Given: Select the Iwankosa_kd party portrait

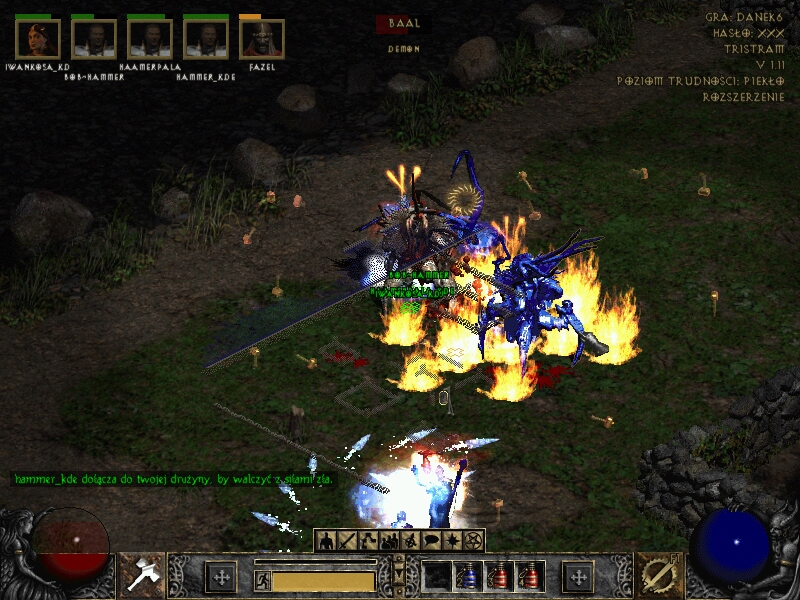Looking at the screenshot, I should (38, 39).
